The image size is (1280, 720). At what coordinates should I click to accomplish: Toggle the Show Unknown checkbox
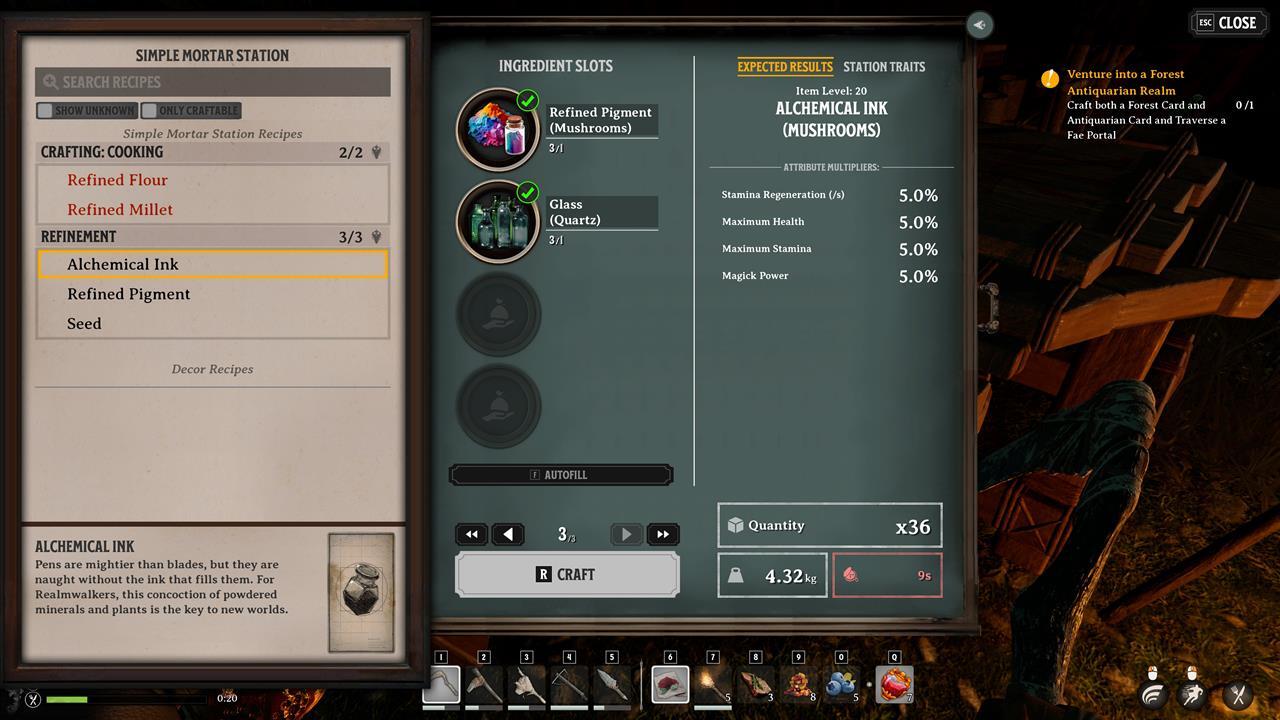coord(45,111)
